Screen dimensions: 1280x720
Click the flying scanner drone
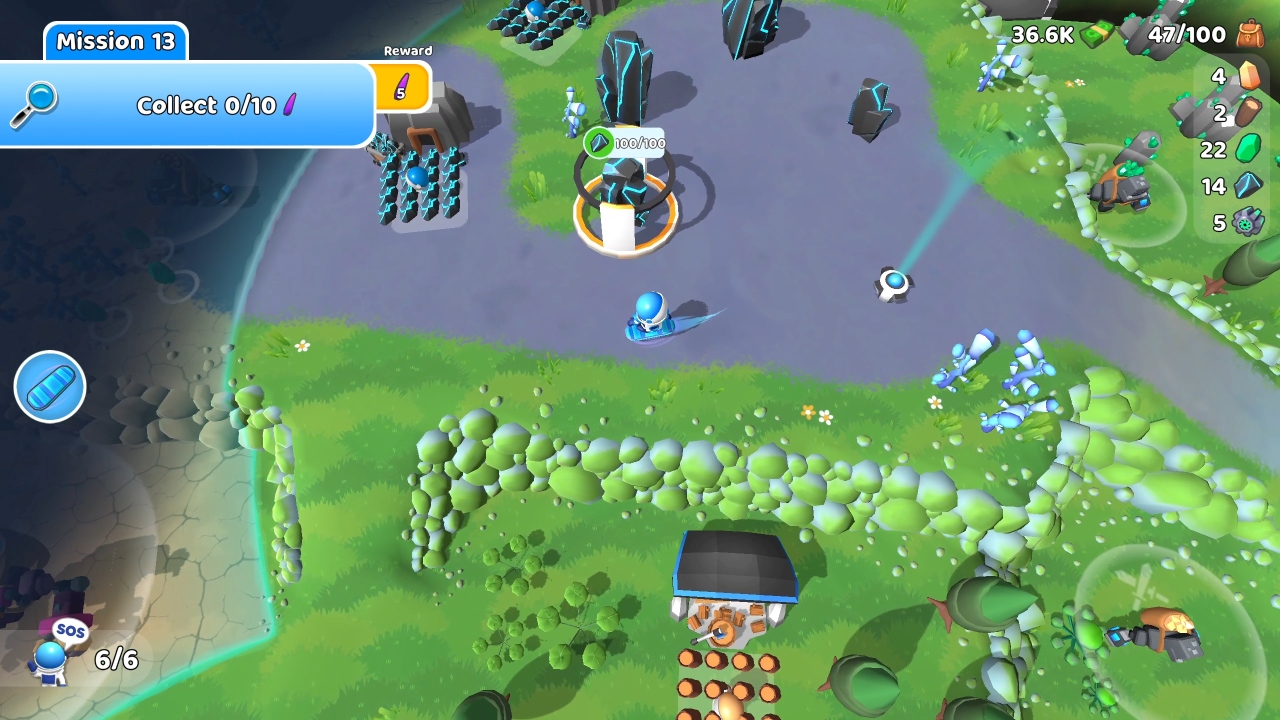pos(893,282)
